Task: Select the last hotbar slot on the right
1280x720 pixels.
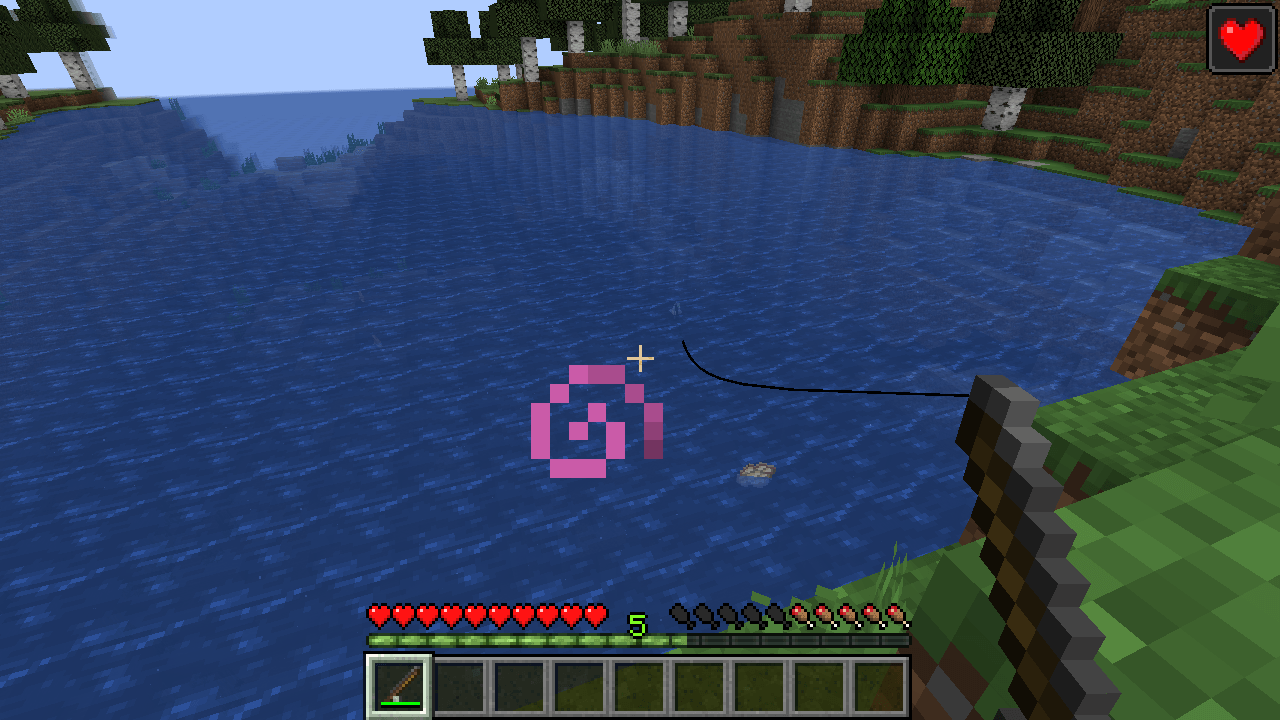Action: click(x=880, y=685)
